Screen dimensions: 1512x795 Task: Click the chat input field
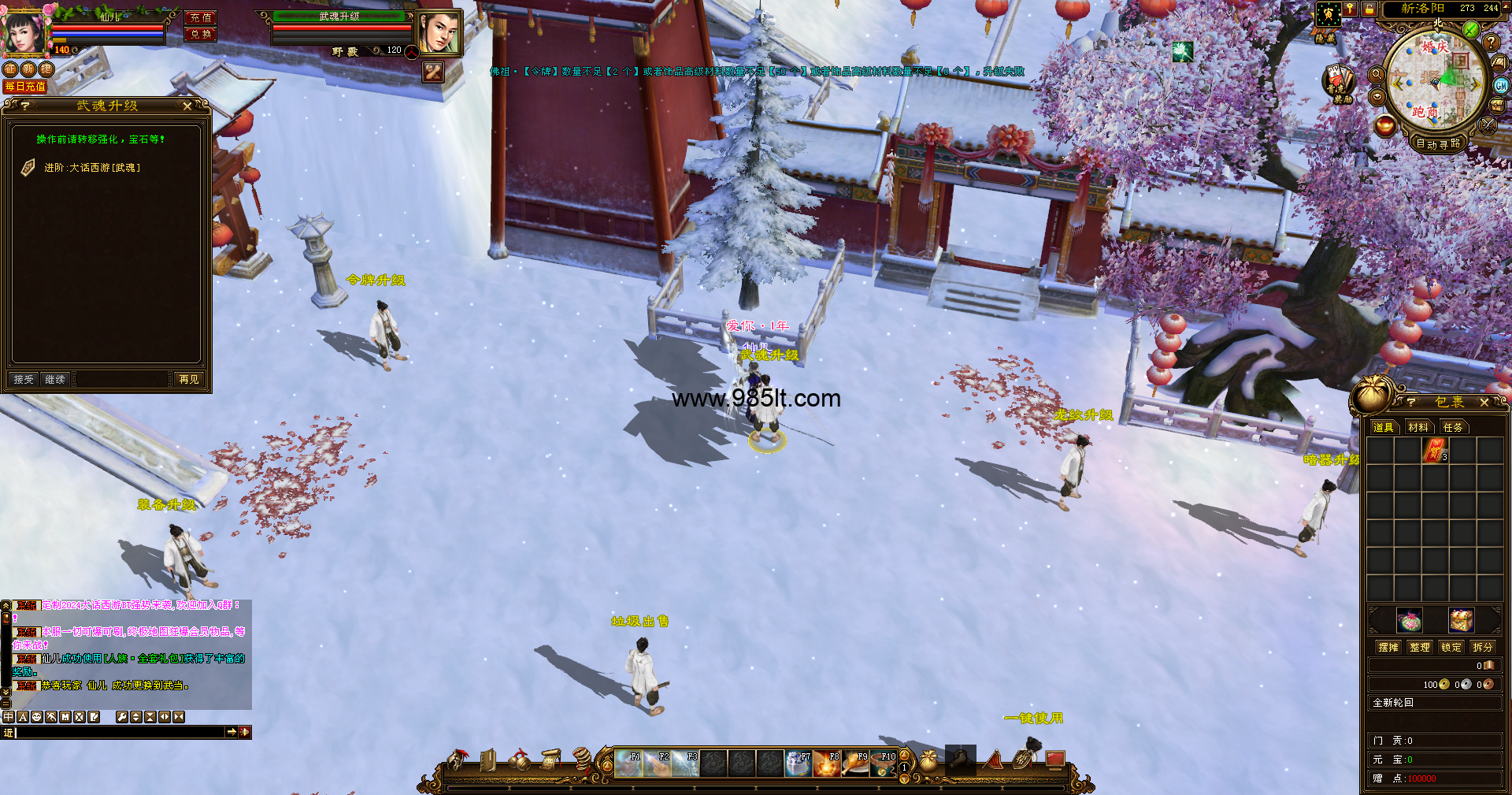(118, 732)
